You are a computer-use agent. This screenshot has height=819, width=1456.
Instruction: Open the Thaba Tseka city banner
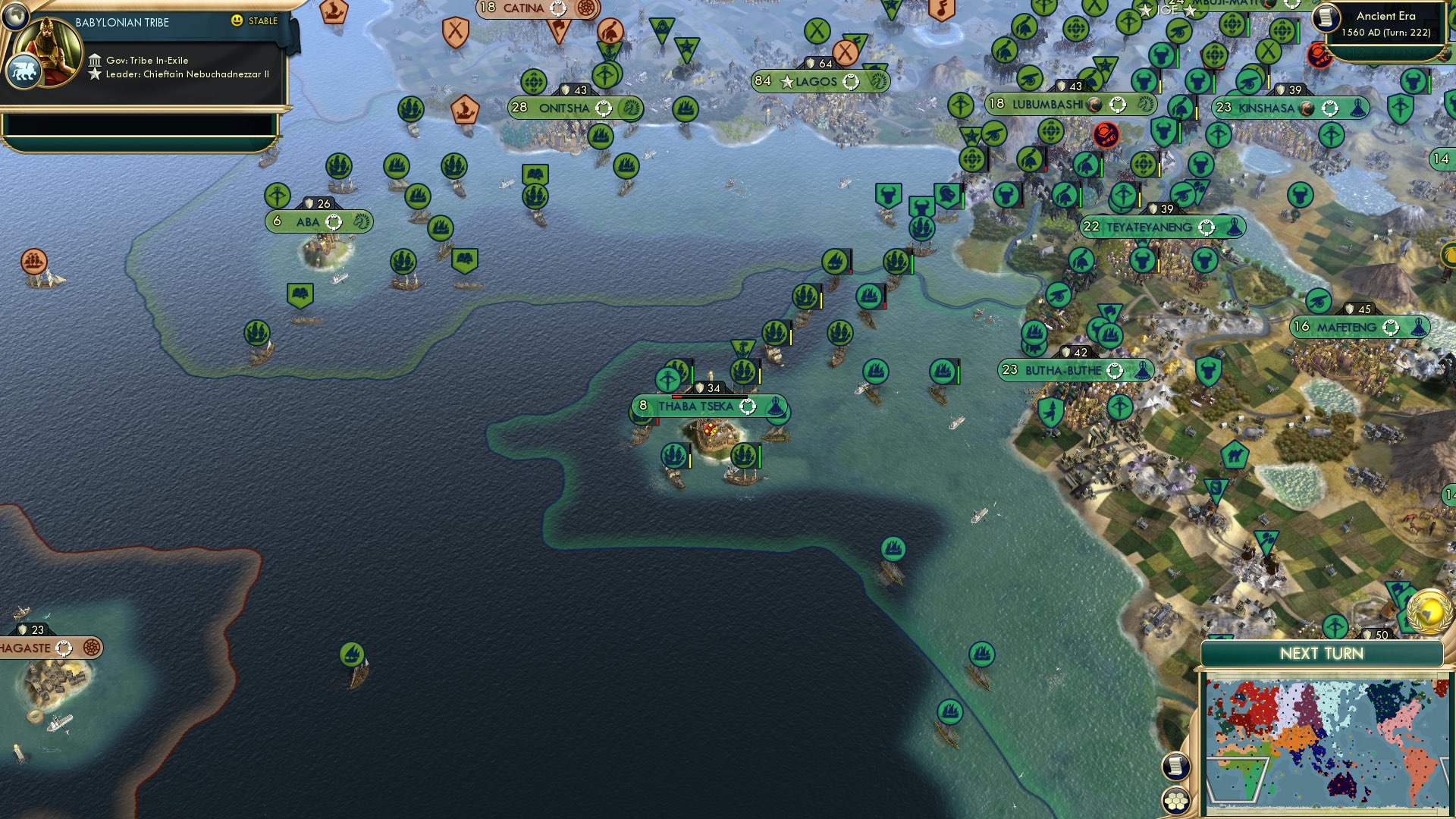click(698, 406)
